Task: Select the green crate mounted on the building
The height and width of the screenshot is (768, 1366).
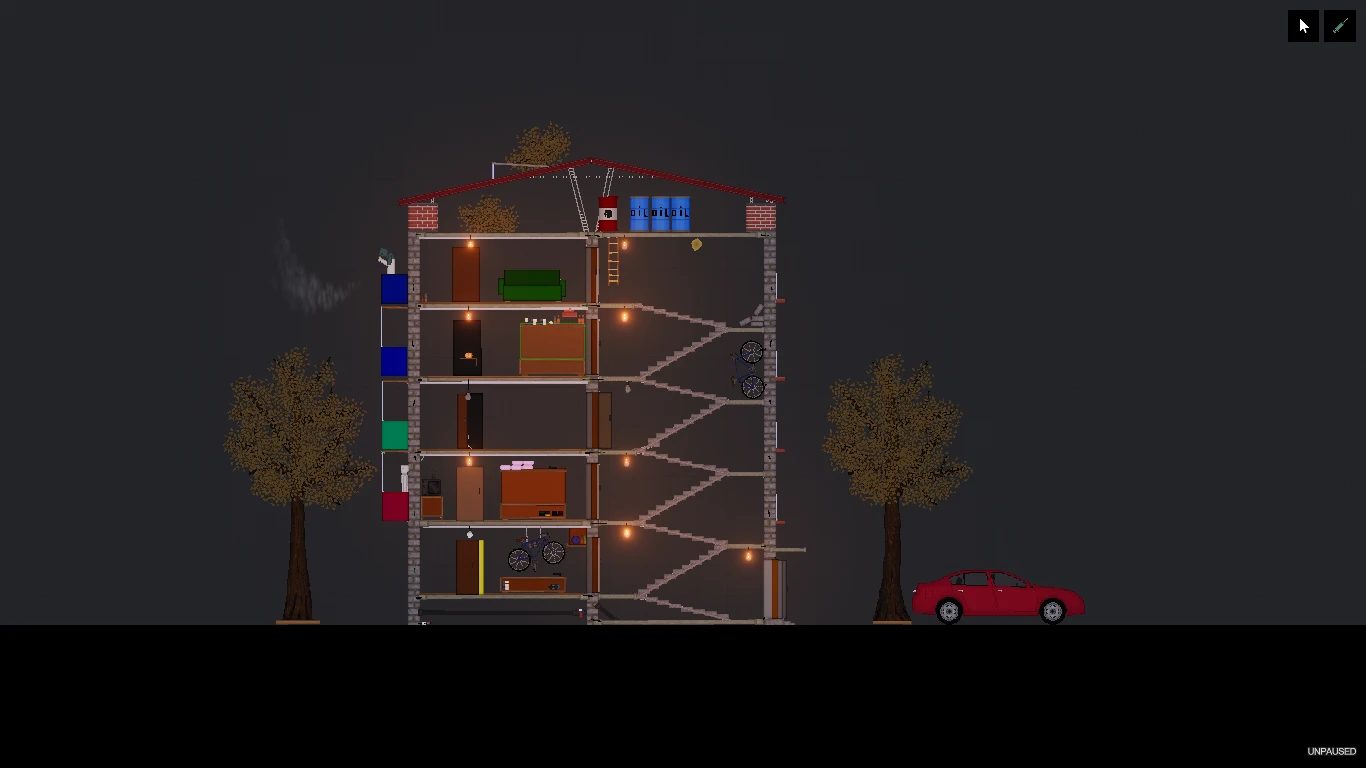Action: pos(394,435)
